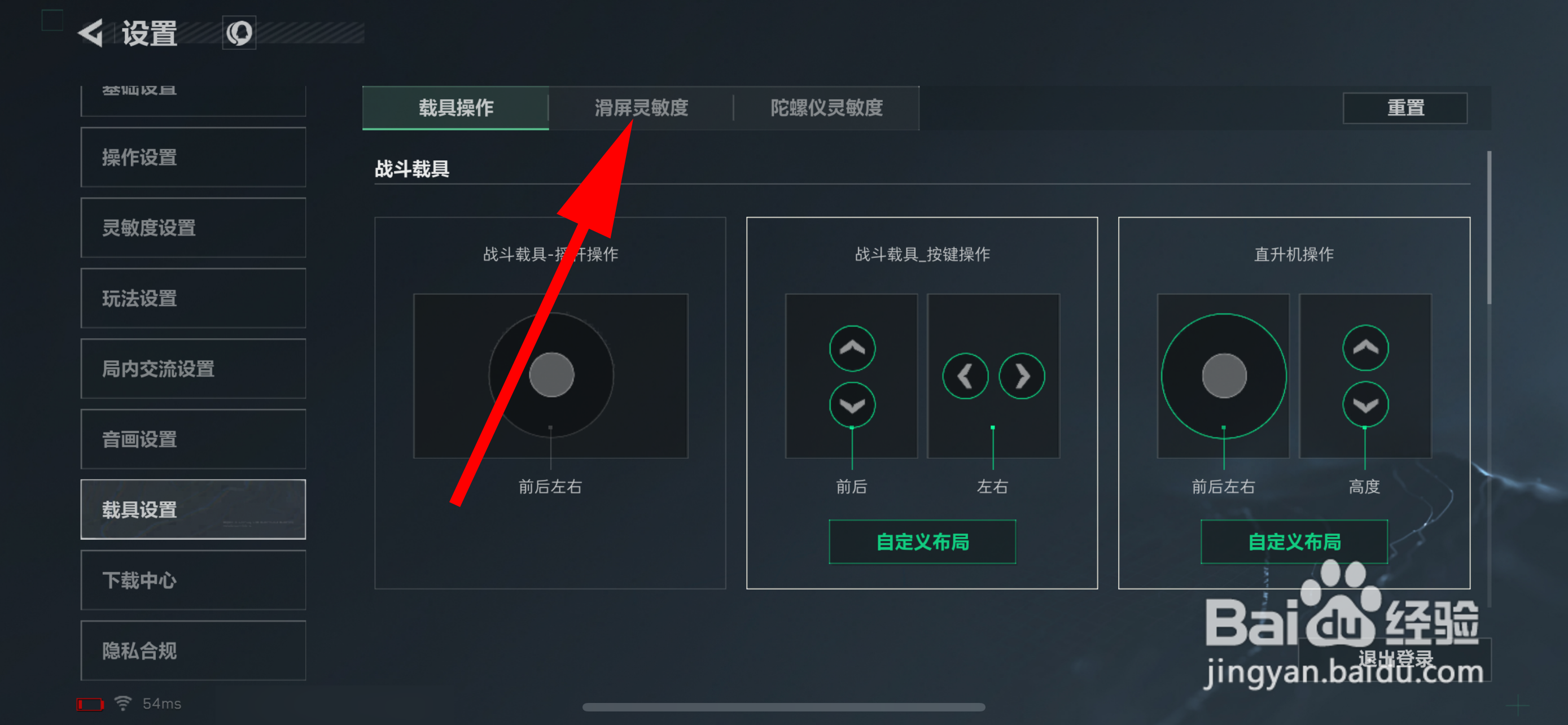Click the 重置 button
The height and width of the screenshot is (725, 1568).
click(x=1405, y=108)
